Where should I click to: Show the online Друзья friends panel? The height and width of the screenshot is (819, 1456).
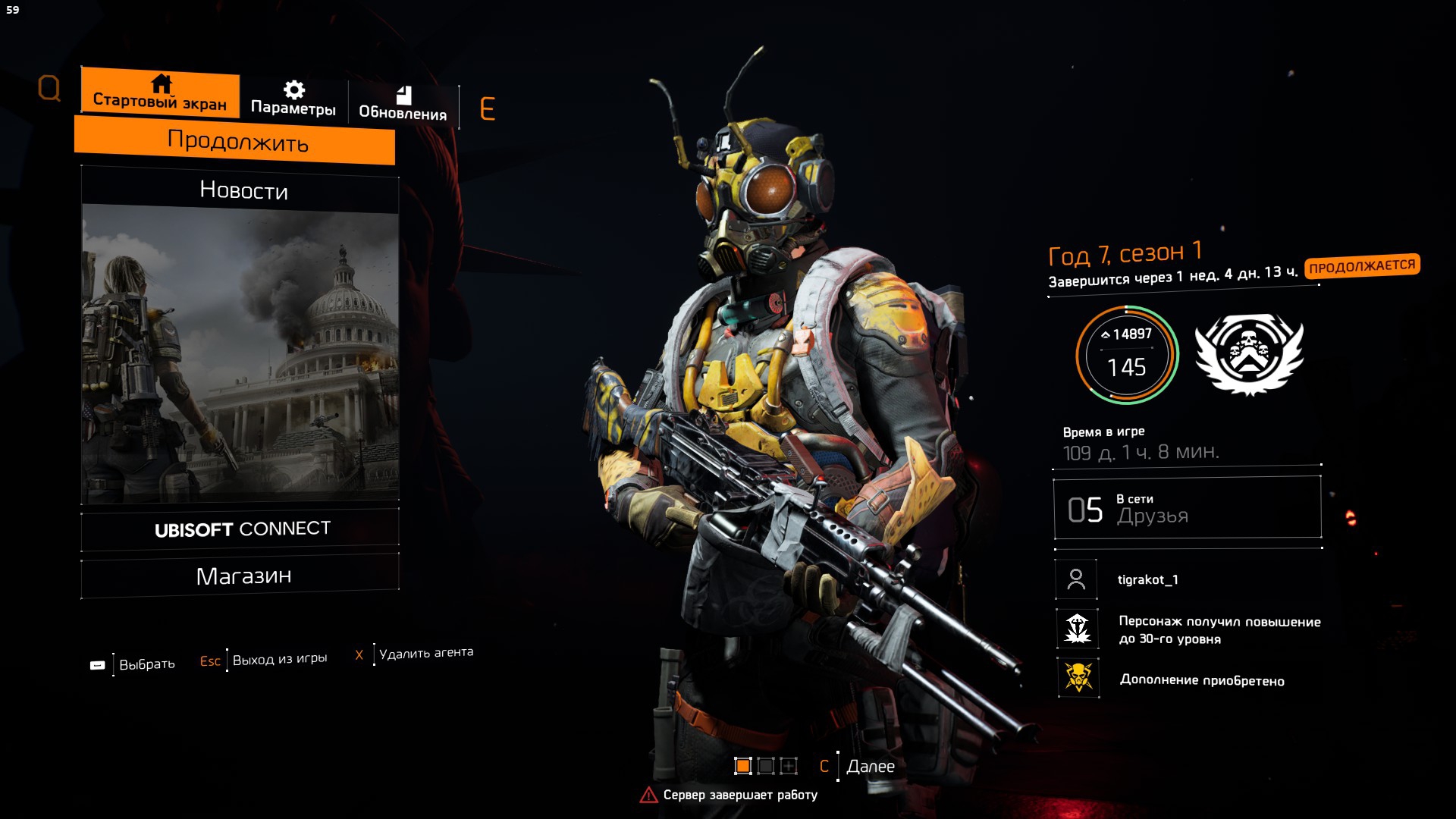click(x=1187, y=508)
